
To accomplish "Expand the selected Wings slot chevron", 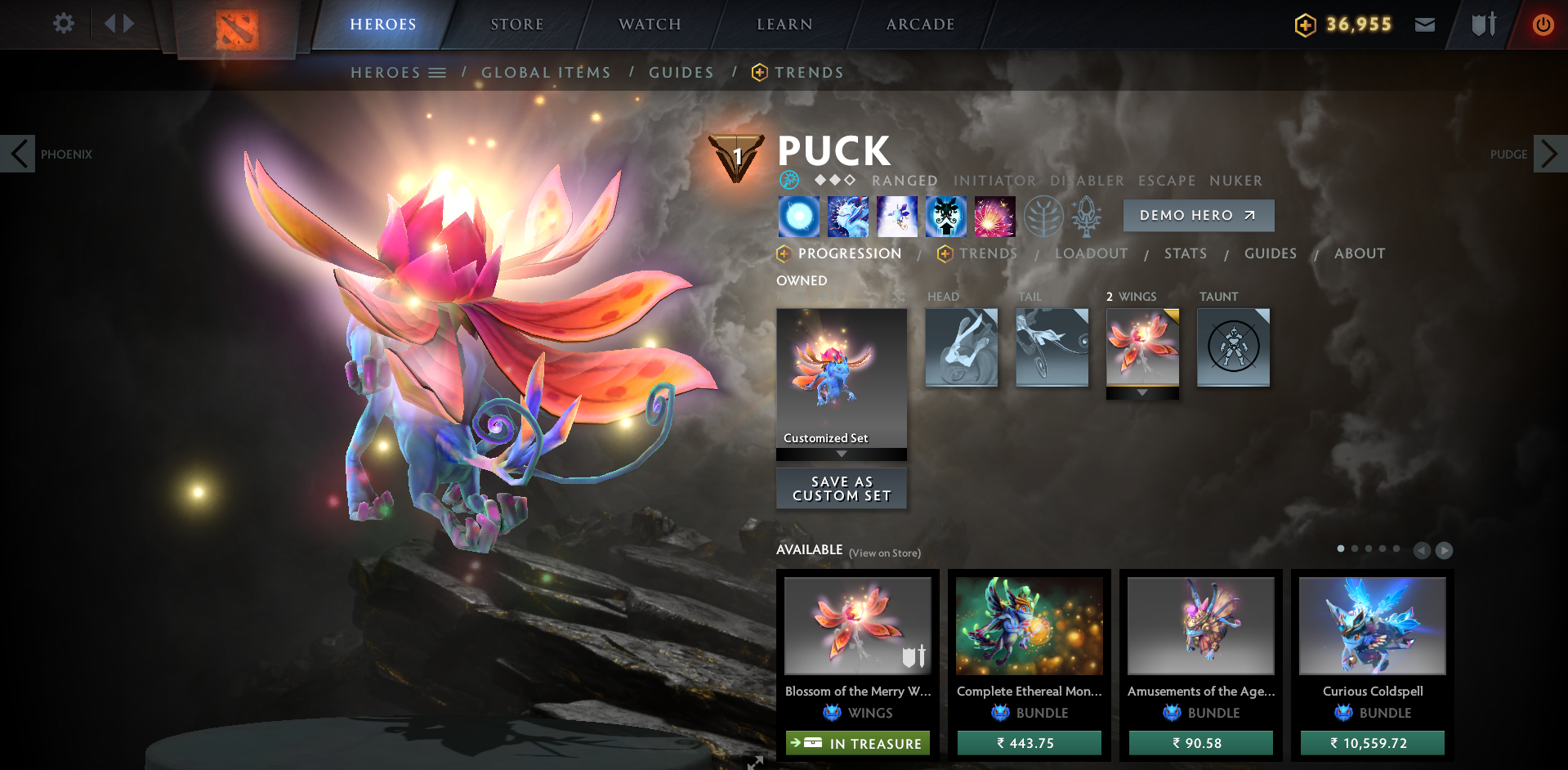I will [x=1142, y=393].
